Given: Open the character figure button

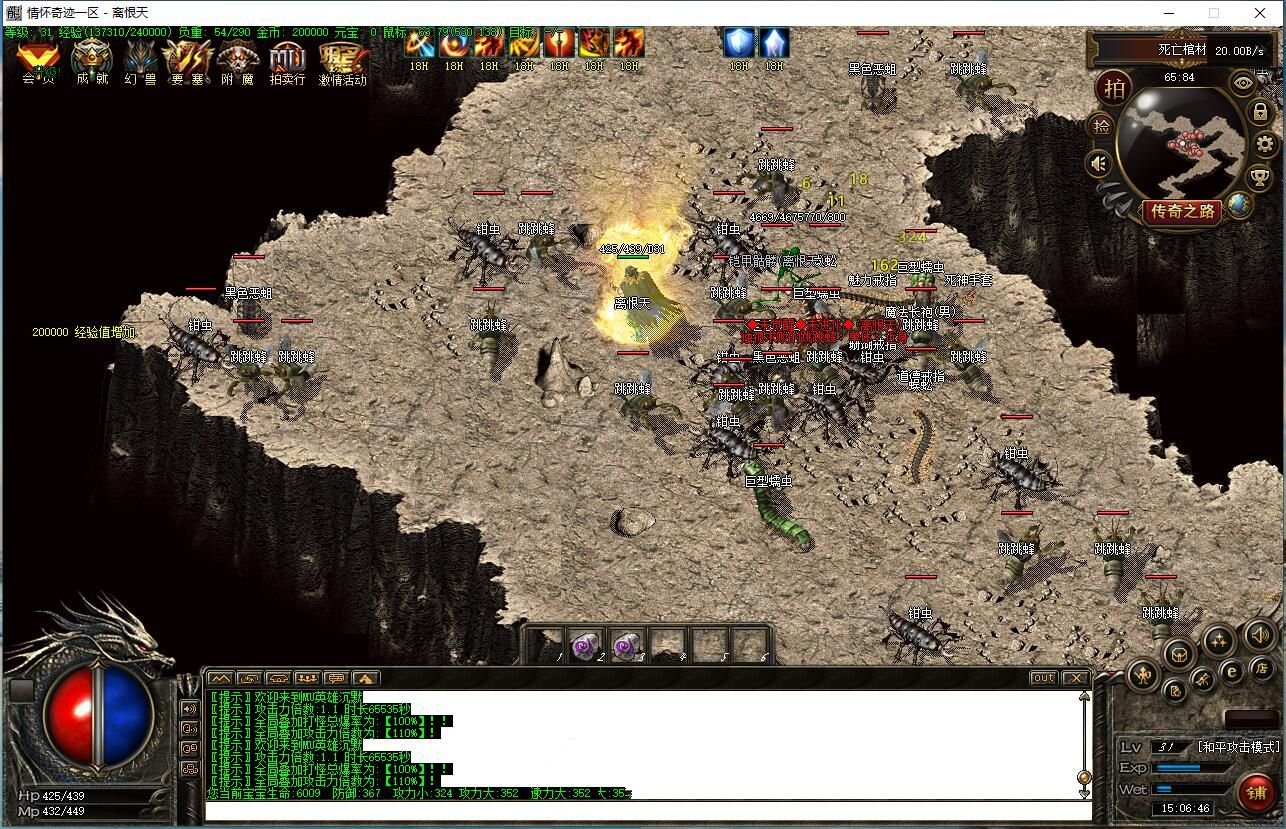Looking at the screenshot, I should pyautogui.click(x=1143, y=675).
